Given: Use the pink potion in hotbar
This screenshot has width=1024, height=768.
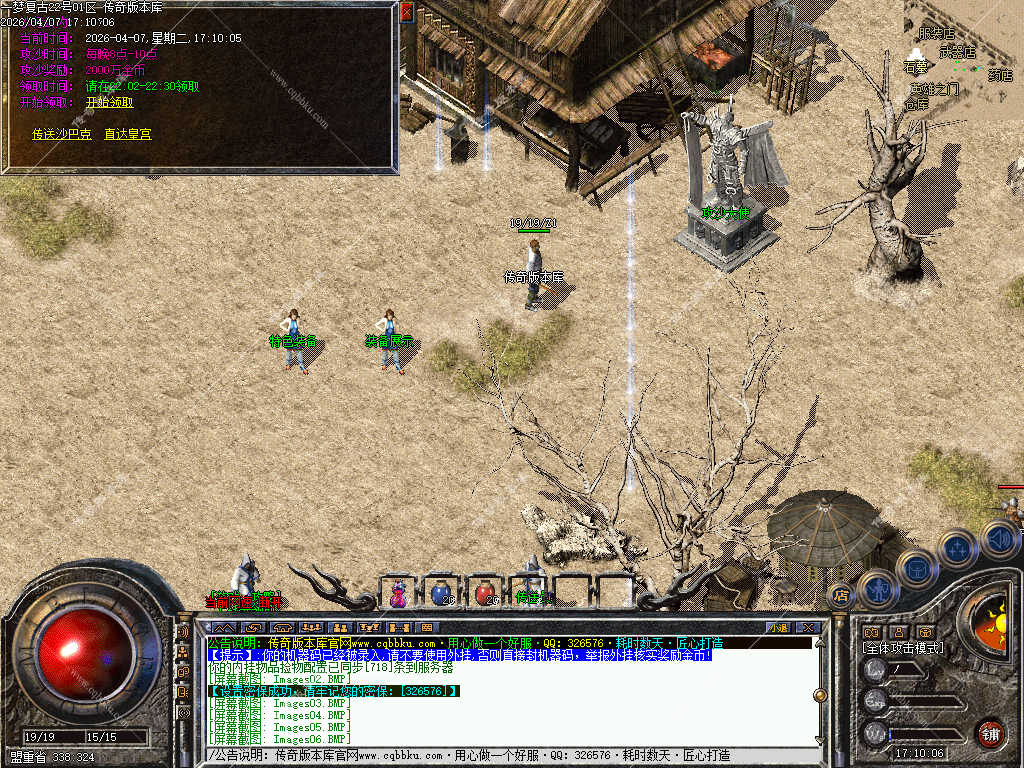Looking at the screenshot, I should (x=398, y=593).
